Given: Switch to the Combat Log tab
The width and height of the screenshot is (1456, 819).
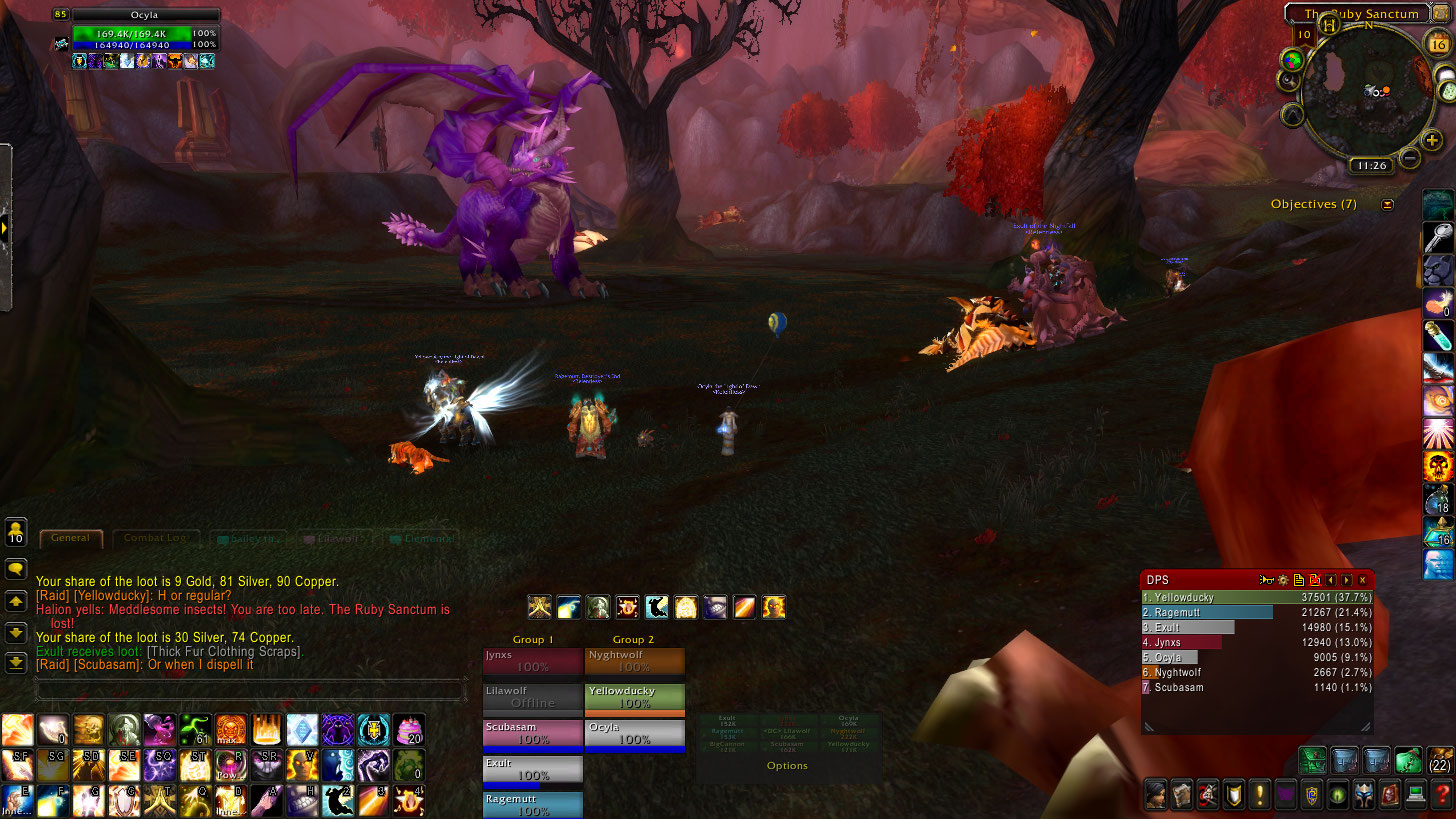Looking at the screenshot, I should click(155, 538).
